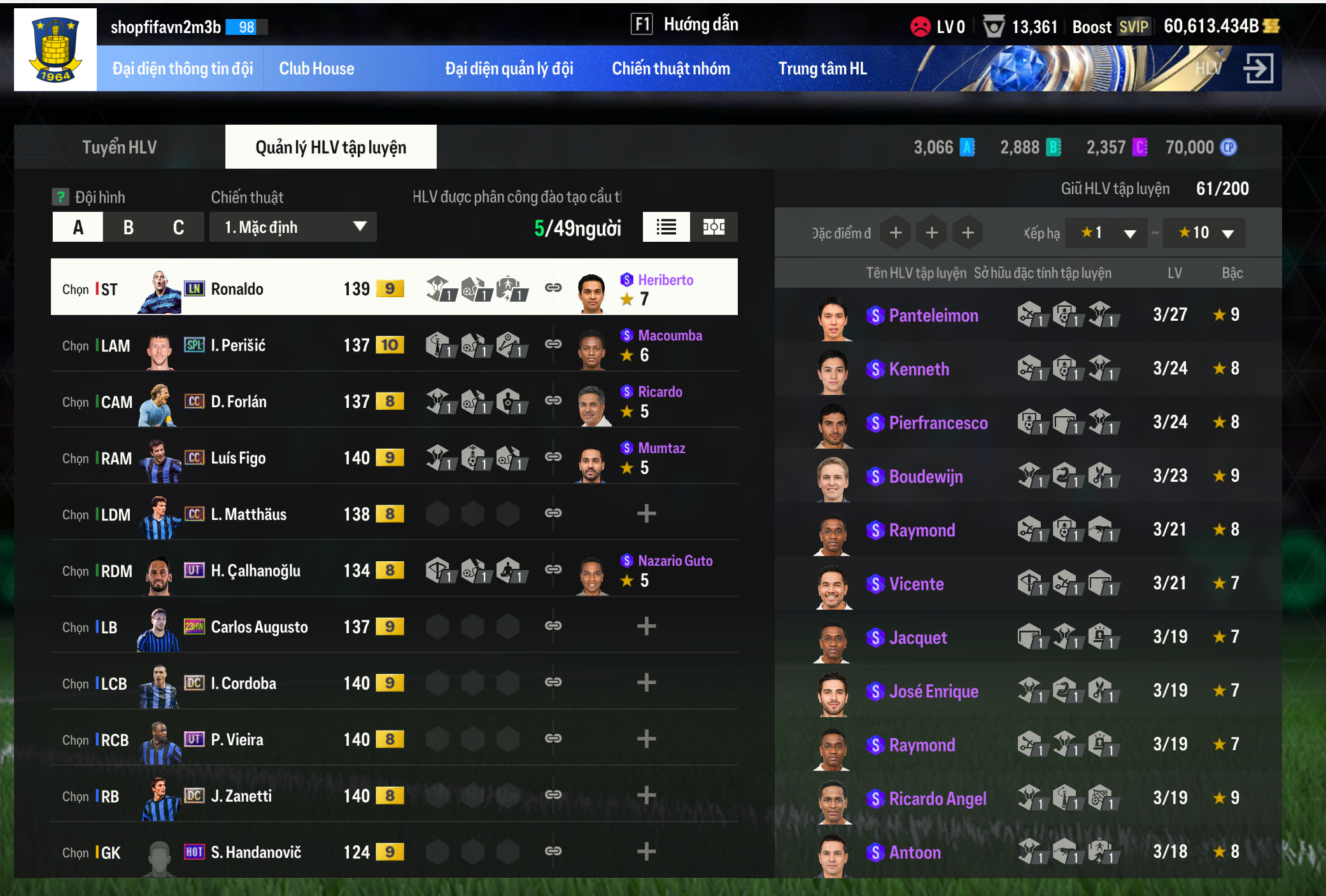This screenshot has height=896, width=1326.
Task: Open the Mặc định tactics dropdown
Action: [x=293, y=227]
